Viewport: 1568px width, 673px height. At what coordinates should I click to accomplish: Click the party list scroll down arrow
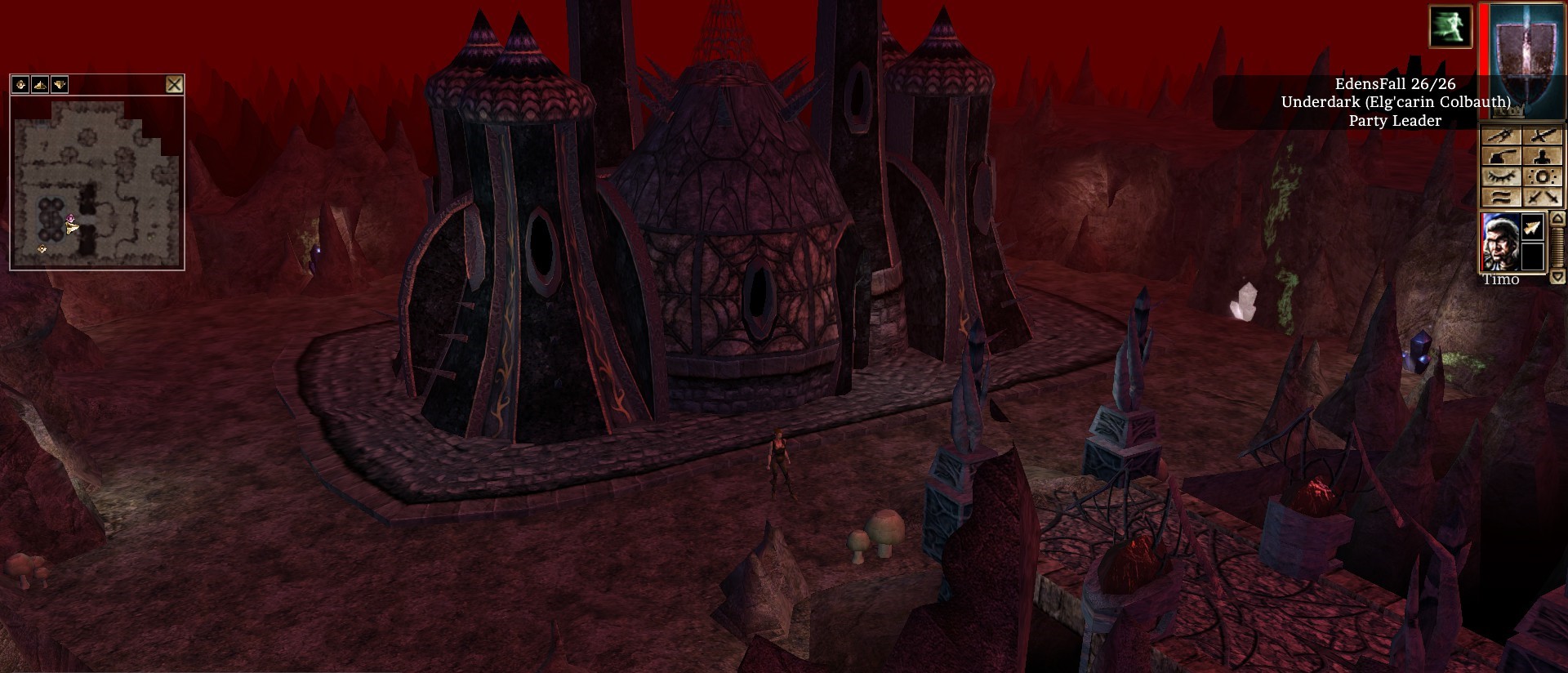coord(1557,277)
